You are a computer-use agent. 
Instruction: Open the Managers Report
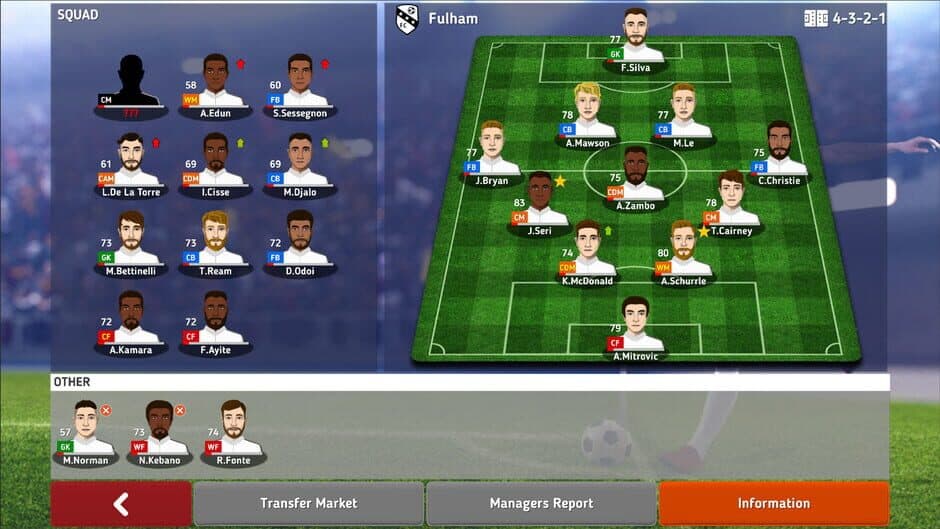pos(541,504)
